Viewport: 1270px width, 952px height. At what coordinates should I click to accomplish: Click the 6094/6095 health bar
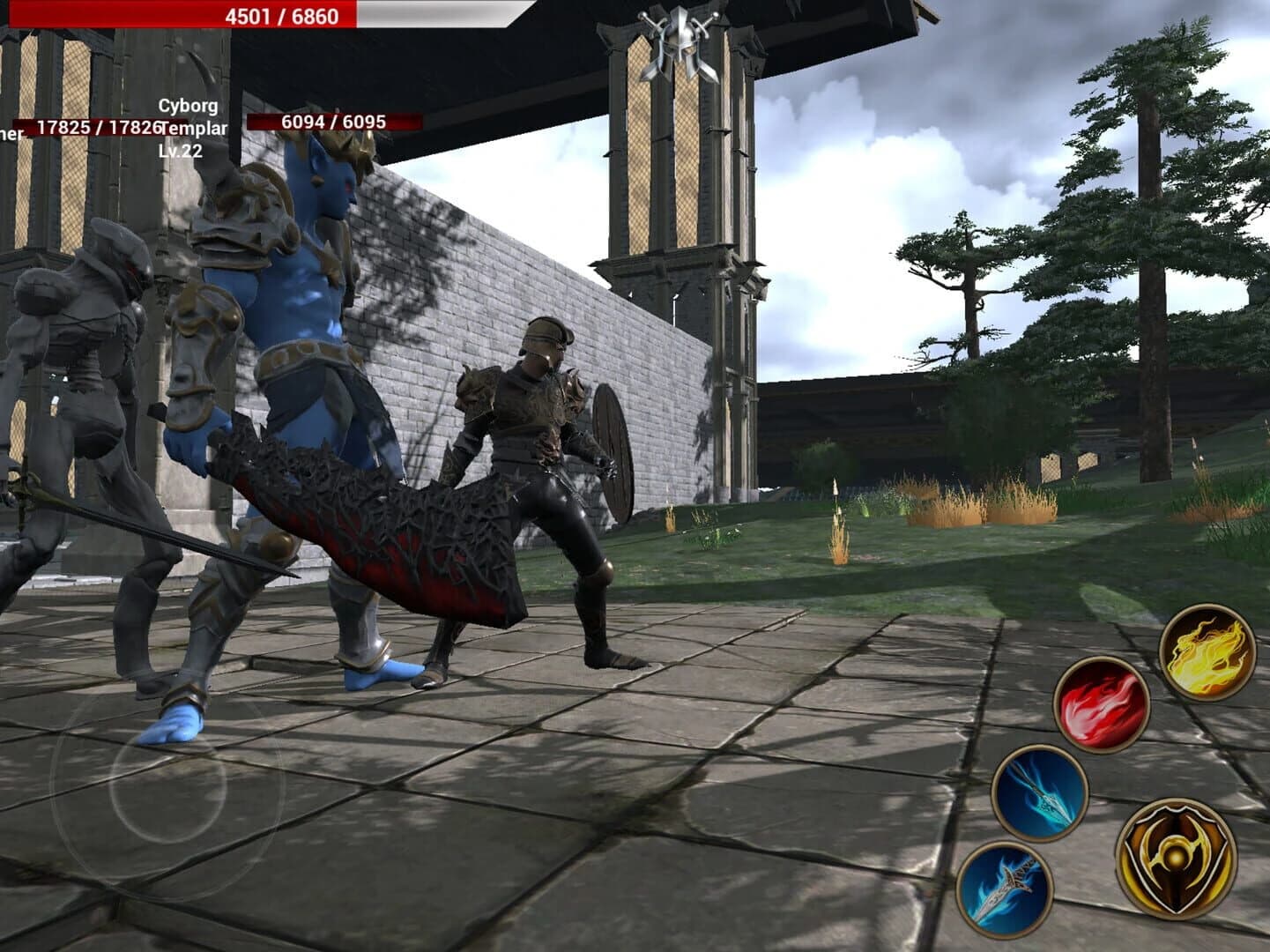point(333,123)
